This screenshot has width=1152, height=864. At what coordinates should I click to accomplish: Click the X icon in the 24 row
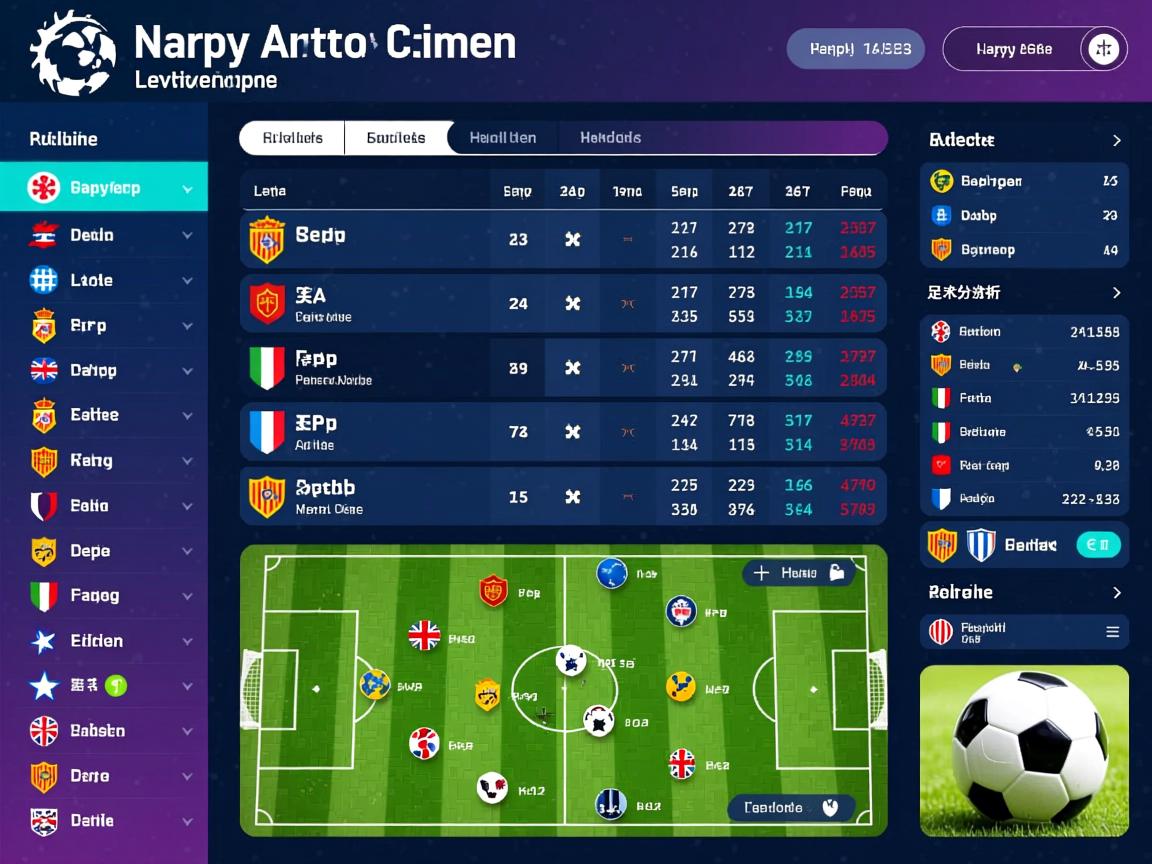[x=573, y=303]
